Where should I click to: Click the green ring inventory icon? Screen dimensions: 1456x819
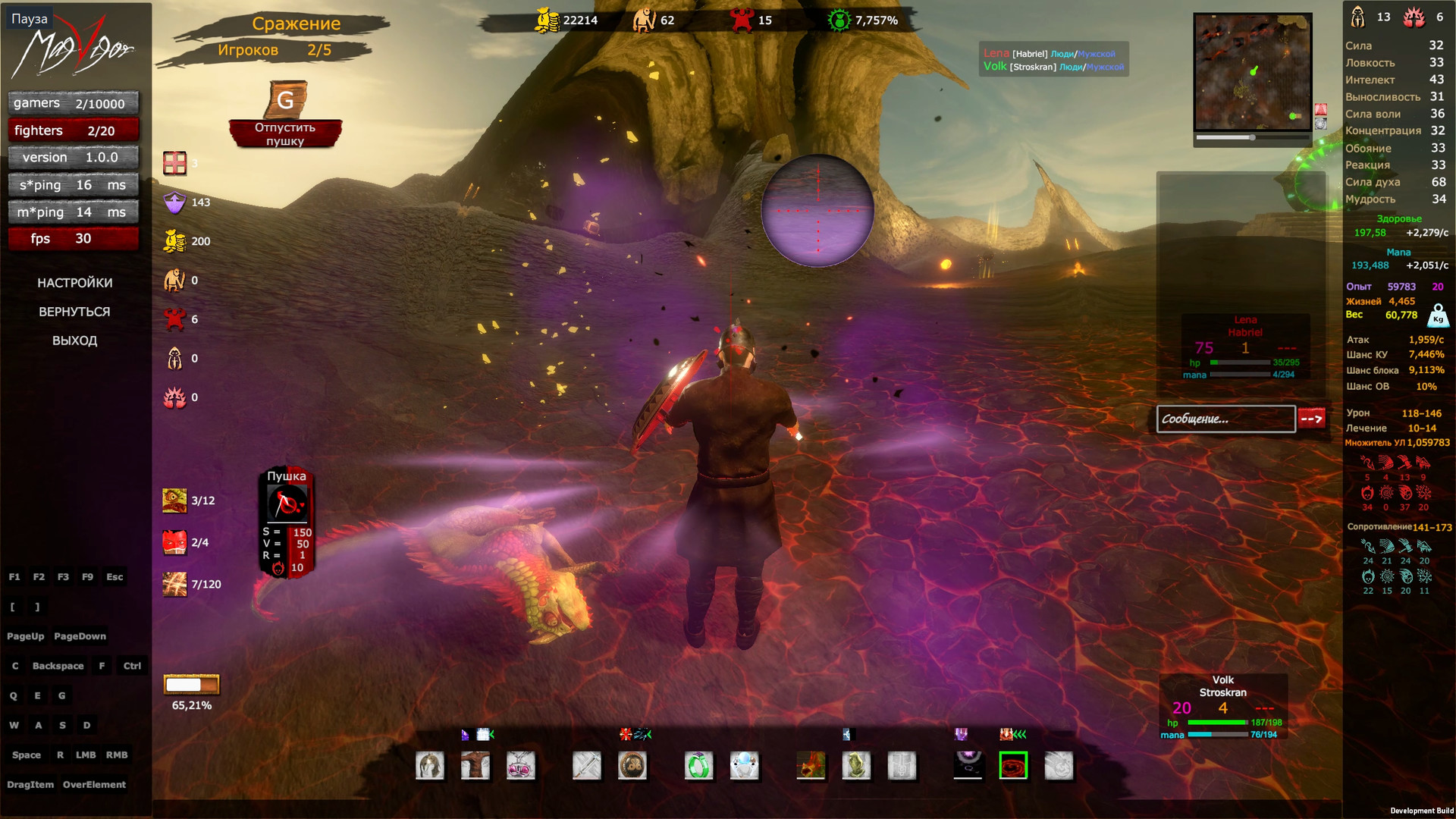tap(698, 766)
